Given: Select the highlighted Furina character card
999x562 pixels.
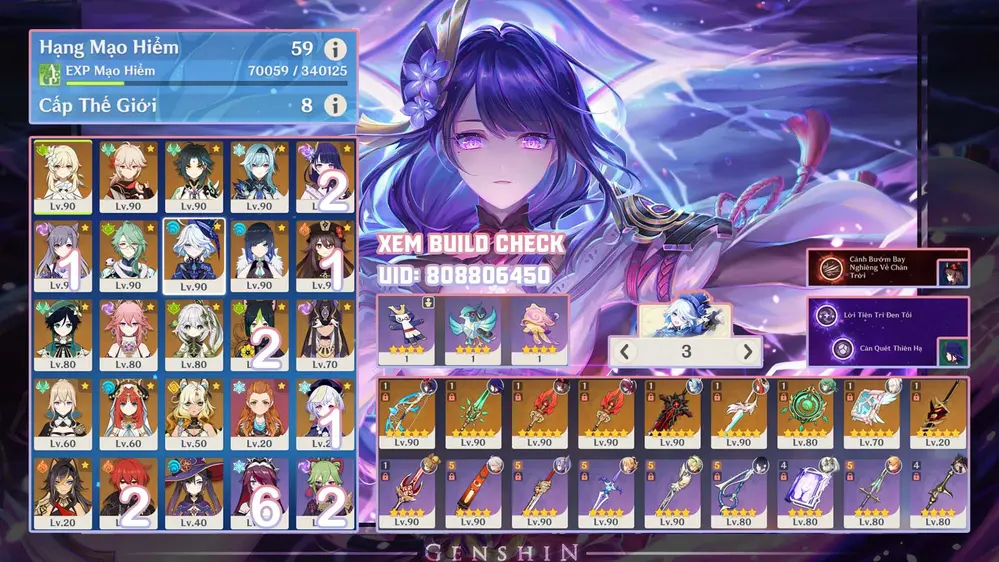Looking at the screenshot, I should point(193,255).
